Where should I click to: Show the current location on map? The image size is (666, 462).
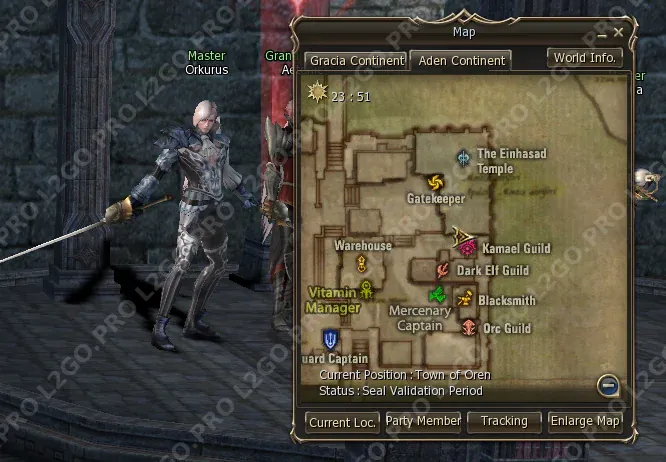342,422
